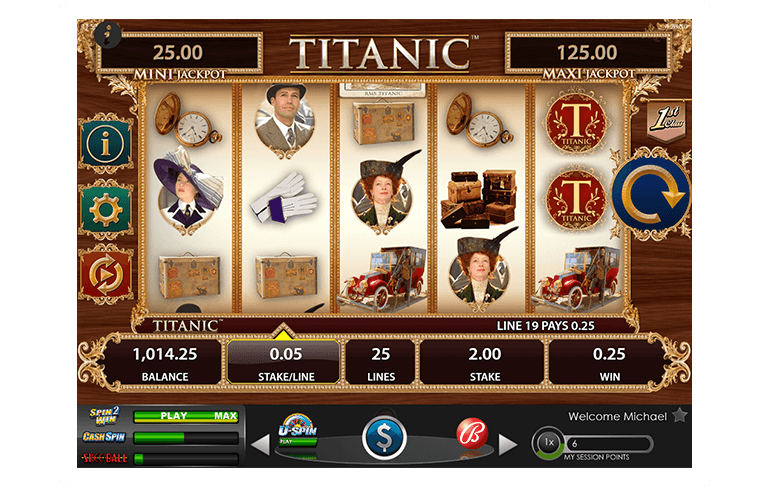This screenshot has height=487, width=768.
Task: Open the gear settings button
Action: 105,208
